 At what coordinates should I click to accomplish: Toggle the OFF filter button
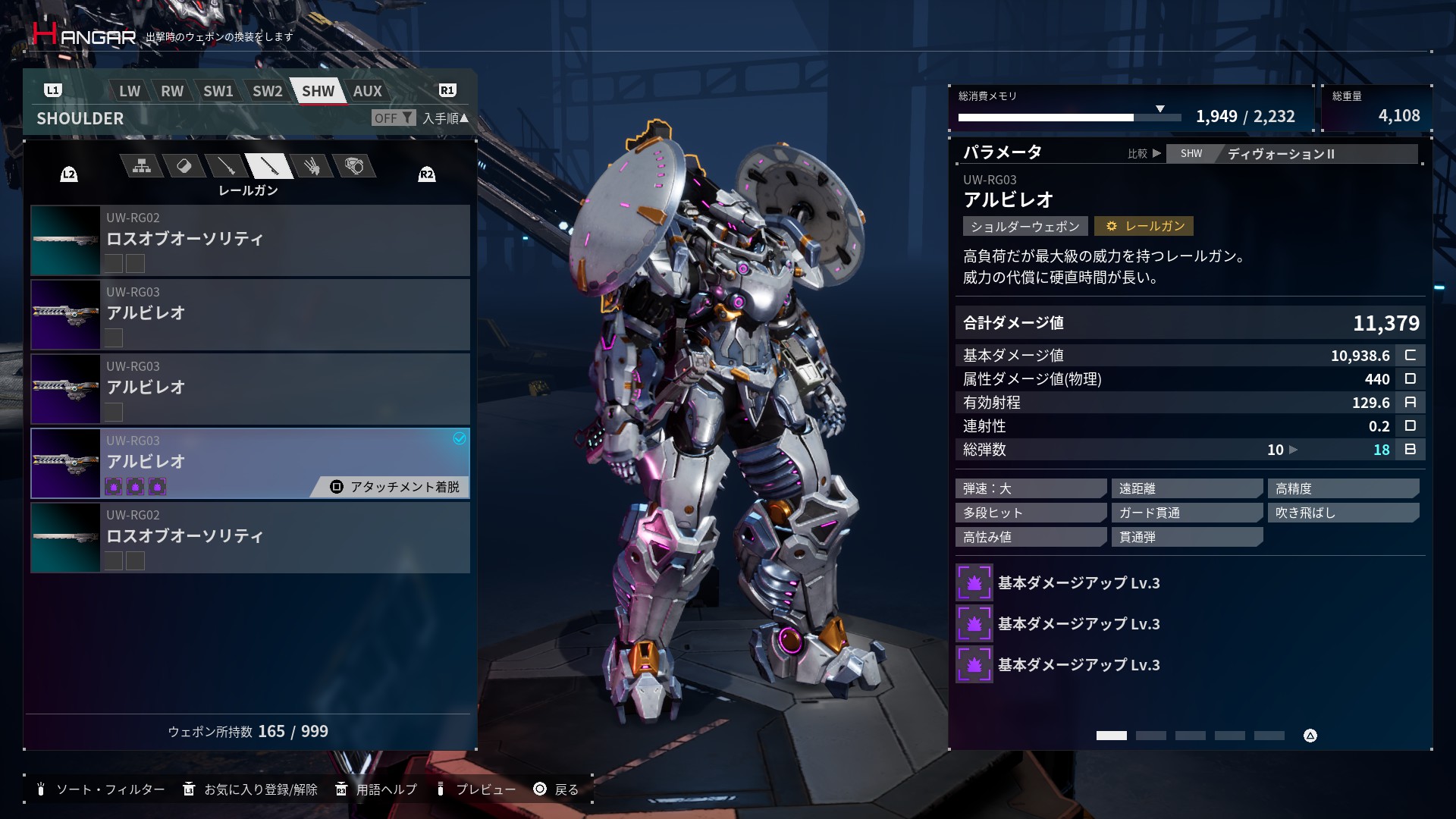pos(393,118)
